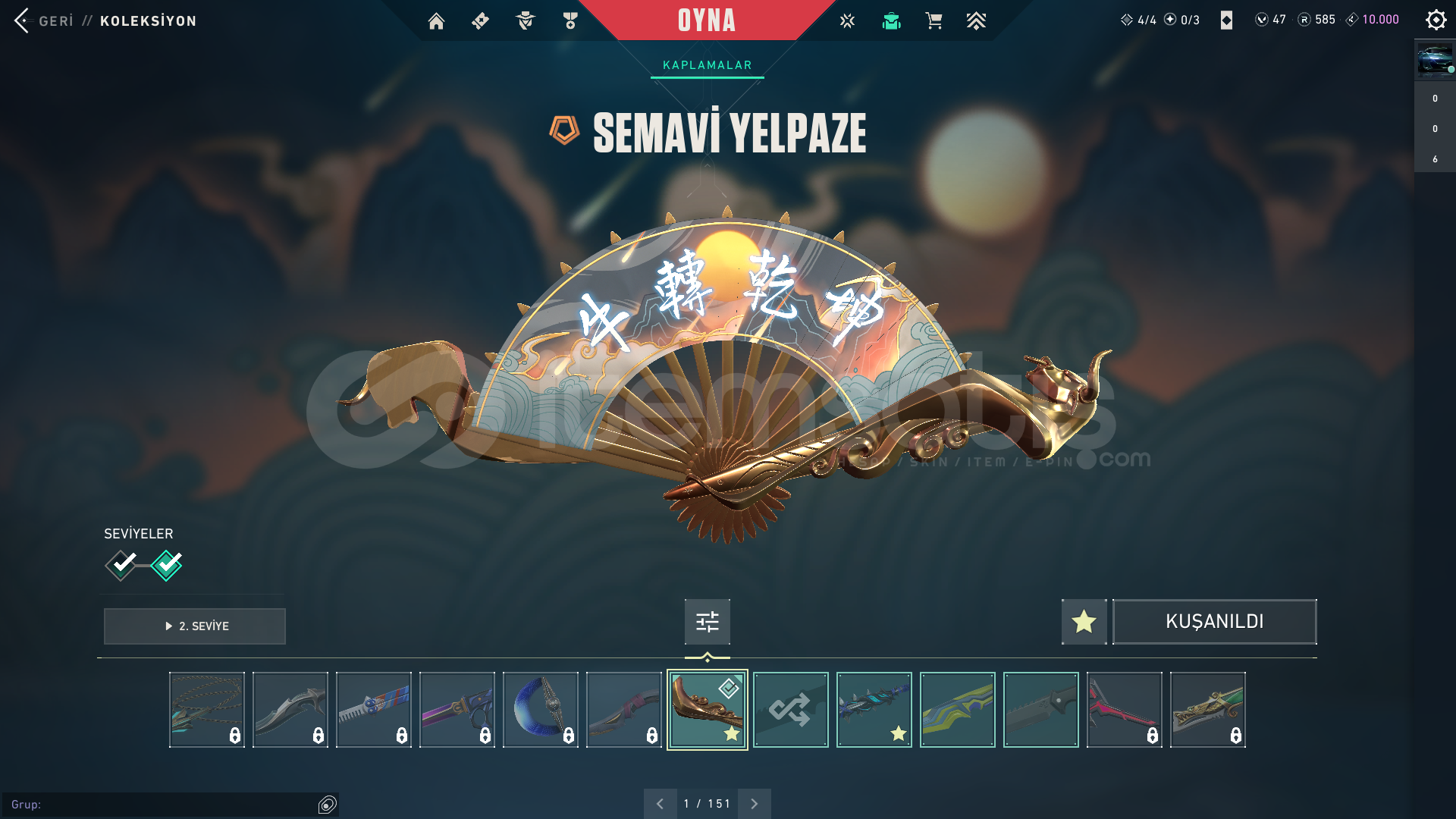Play the 2. SEVİYE preview
Screen dimensions: 1456x819
coord(195,626)
